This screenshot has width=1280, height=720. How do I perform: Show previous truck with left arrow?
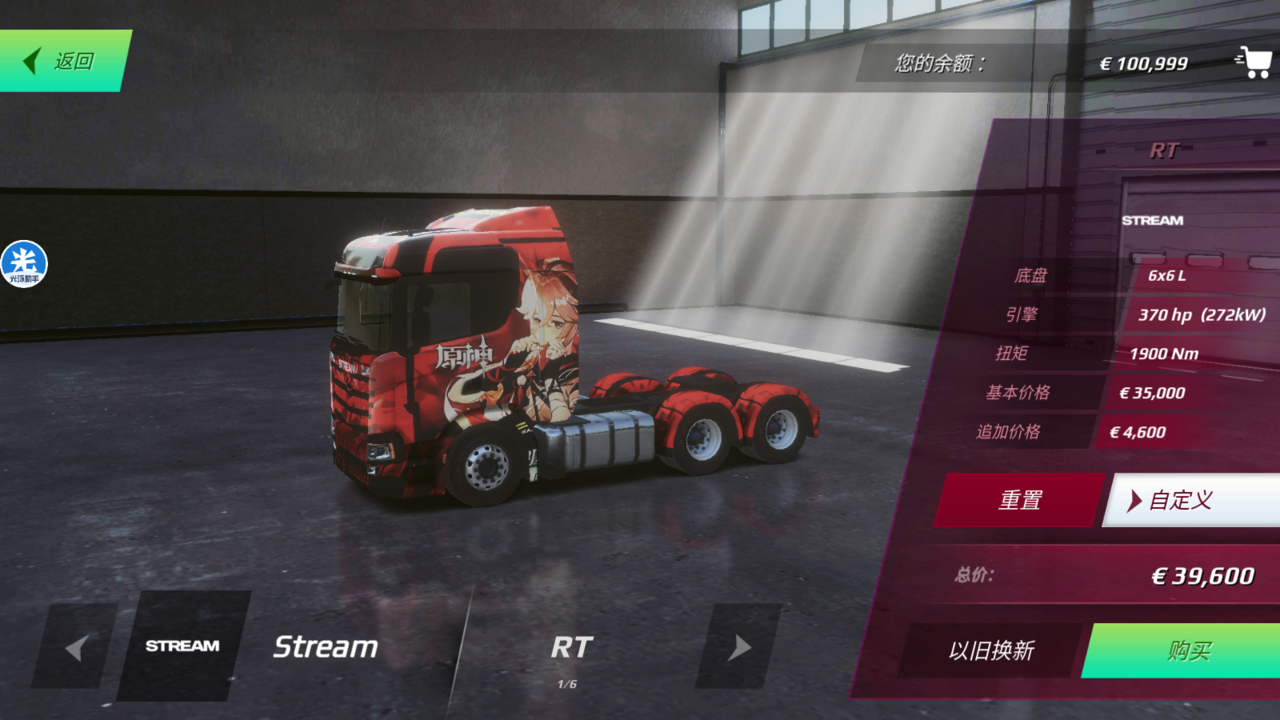[75, 647]
